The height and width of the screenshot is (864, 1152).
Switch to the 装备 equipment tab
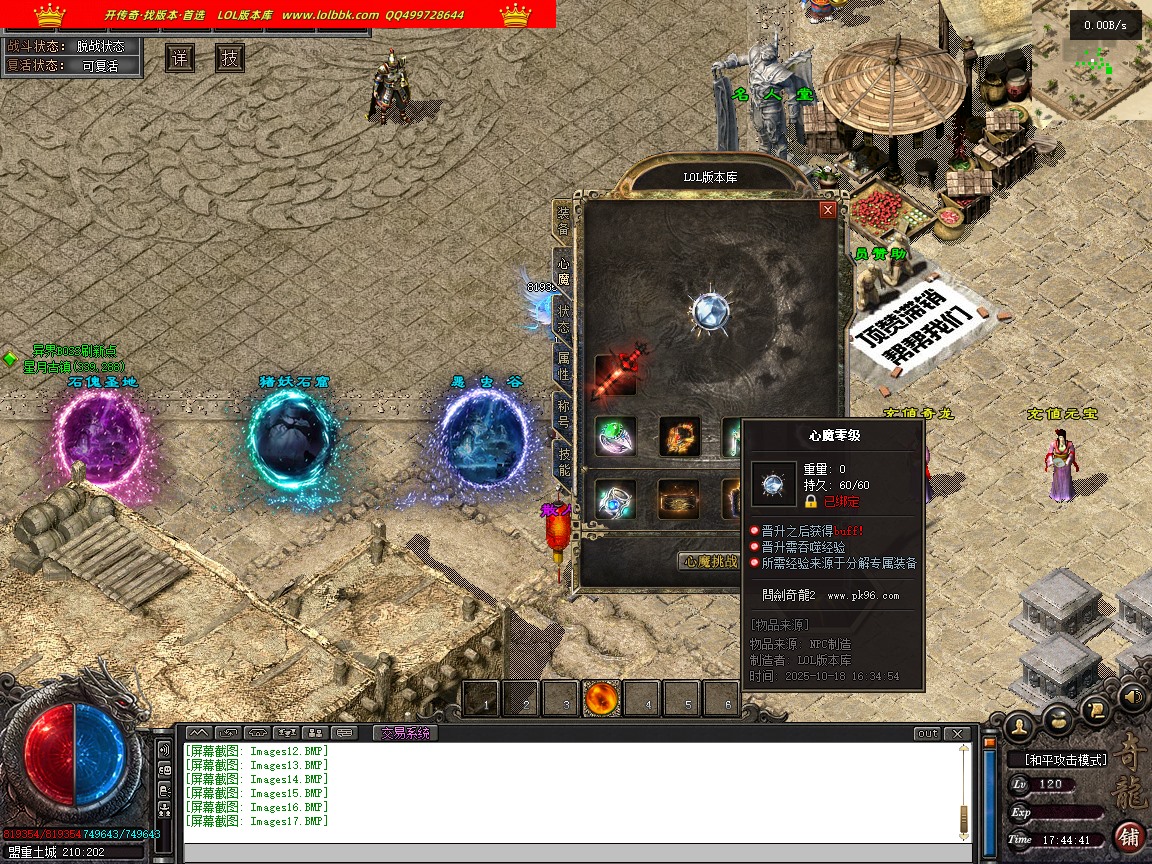563,220
